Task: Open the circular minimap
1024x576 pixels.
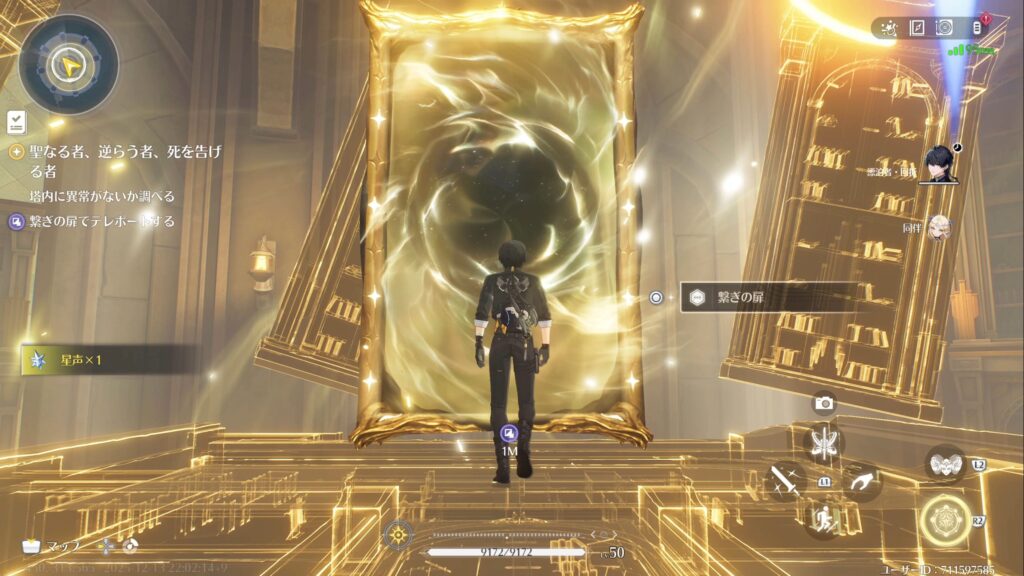Action: click(68, 65)
